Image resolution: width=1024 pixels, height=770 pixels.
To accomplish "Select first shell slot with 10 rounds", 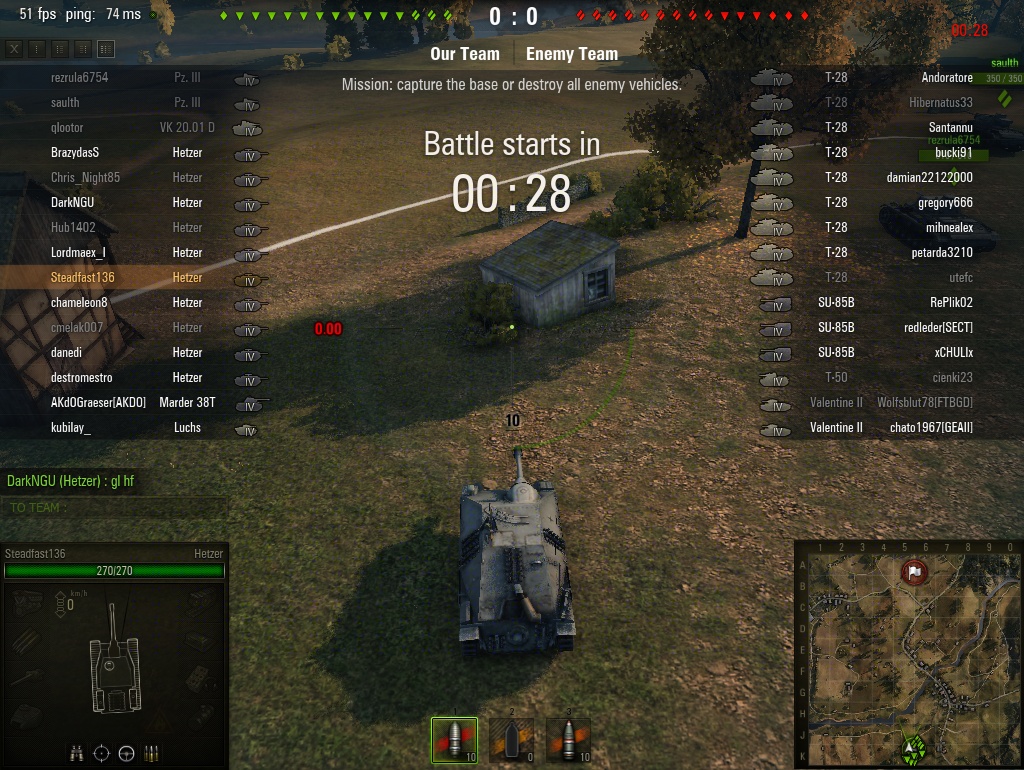I will point(454,741).
